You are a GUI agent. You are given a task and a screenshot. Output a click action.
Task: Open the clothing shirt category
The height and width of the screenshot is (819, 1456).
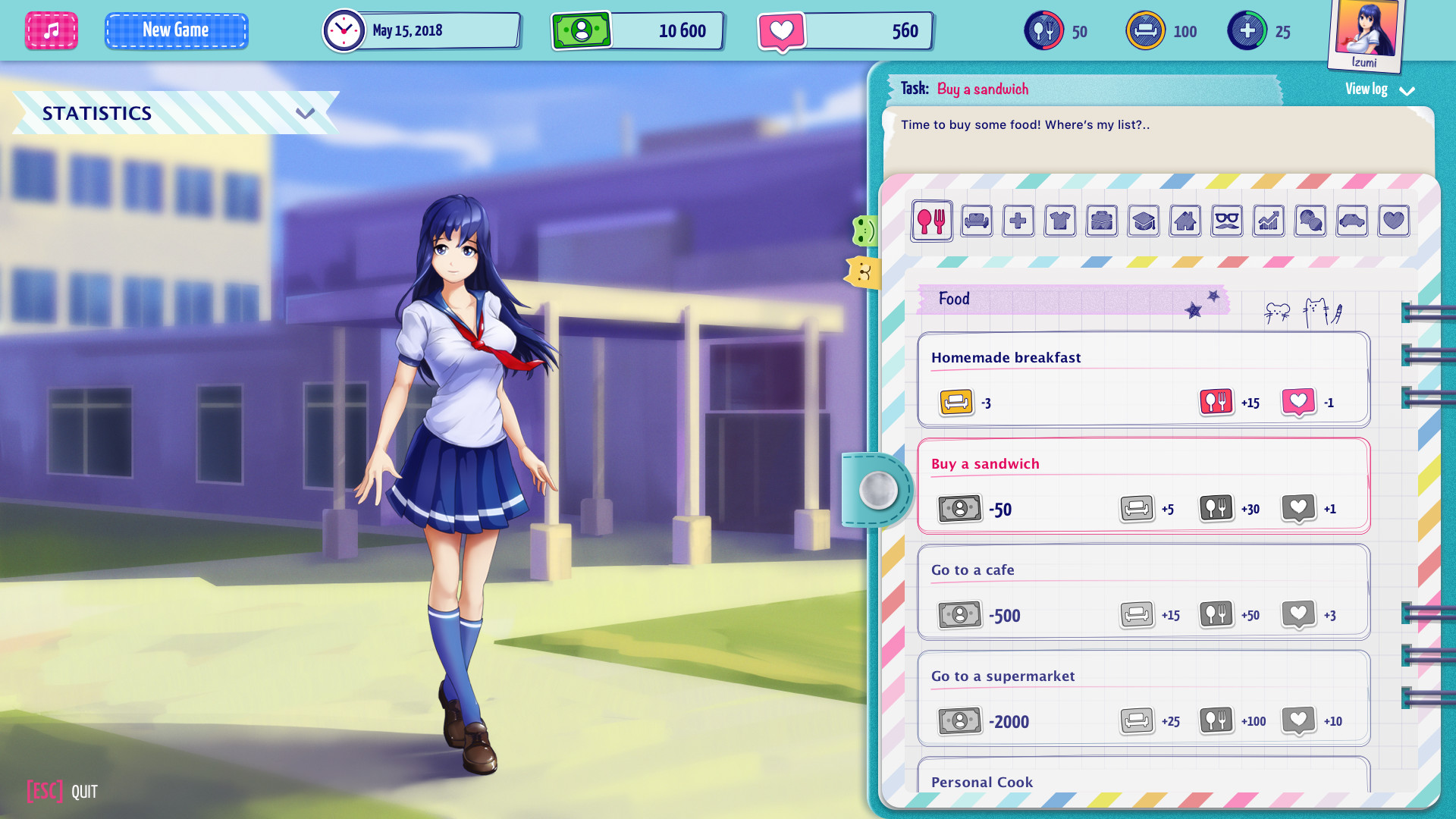click(x=1060, y=221)
